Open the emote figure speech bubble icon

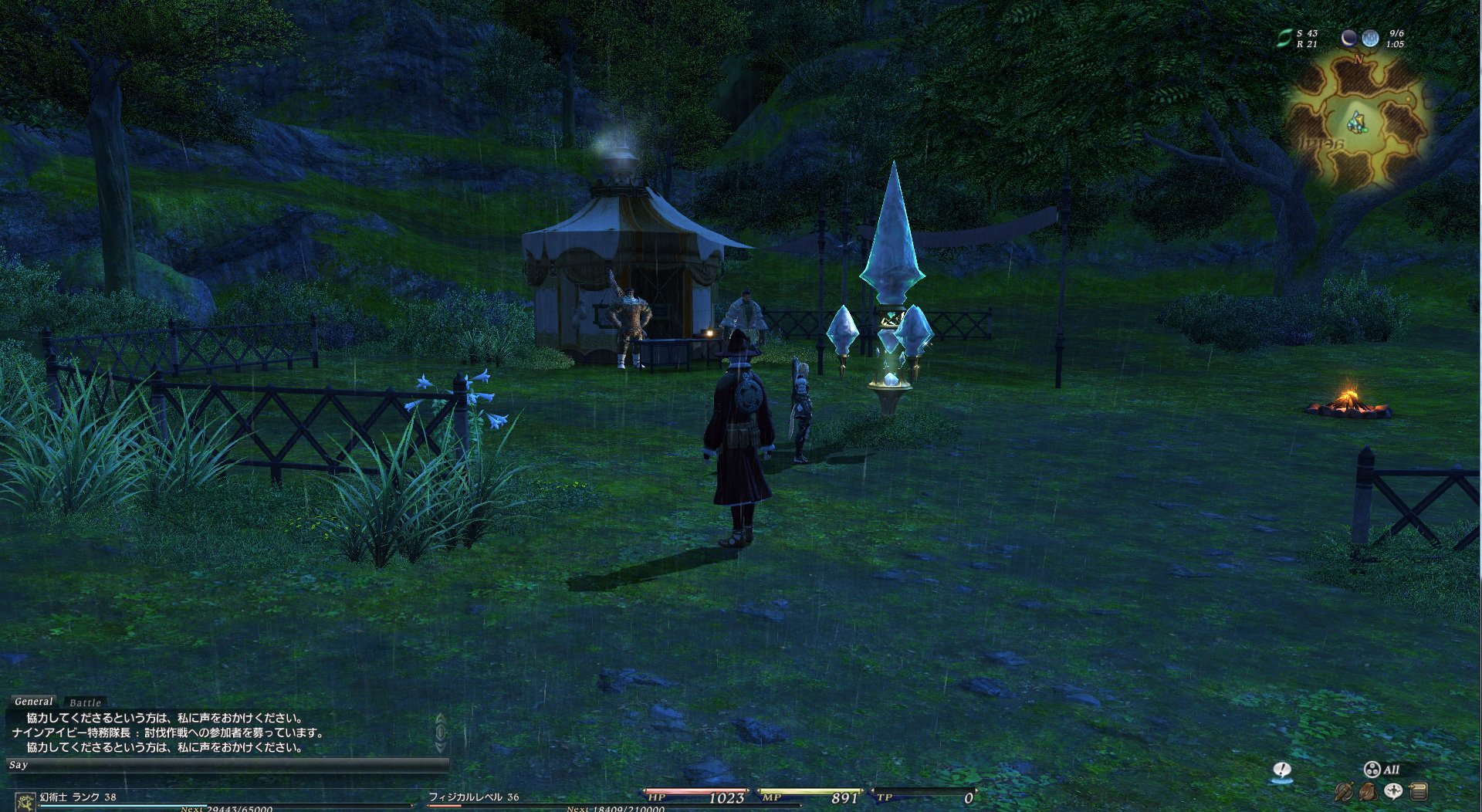tap(1393, 791)
